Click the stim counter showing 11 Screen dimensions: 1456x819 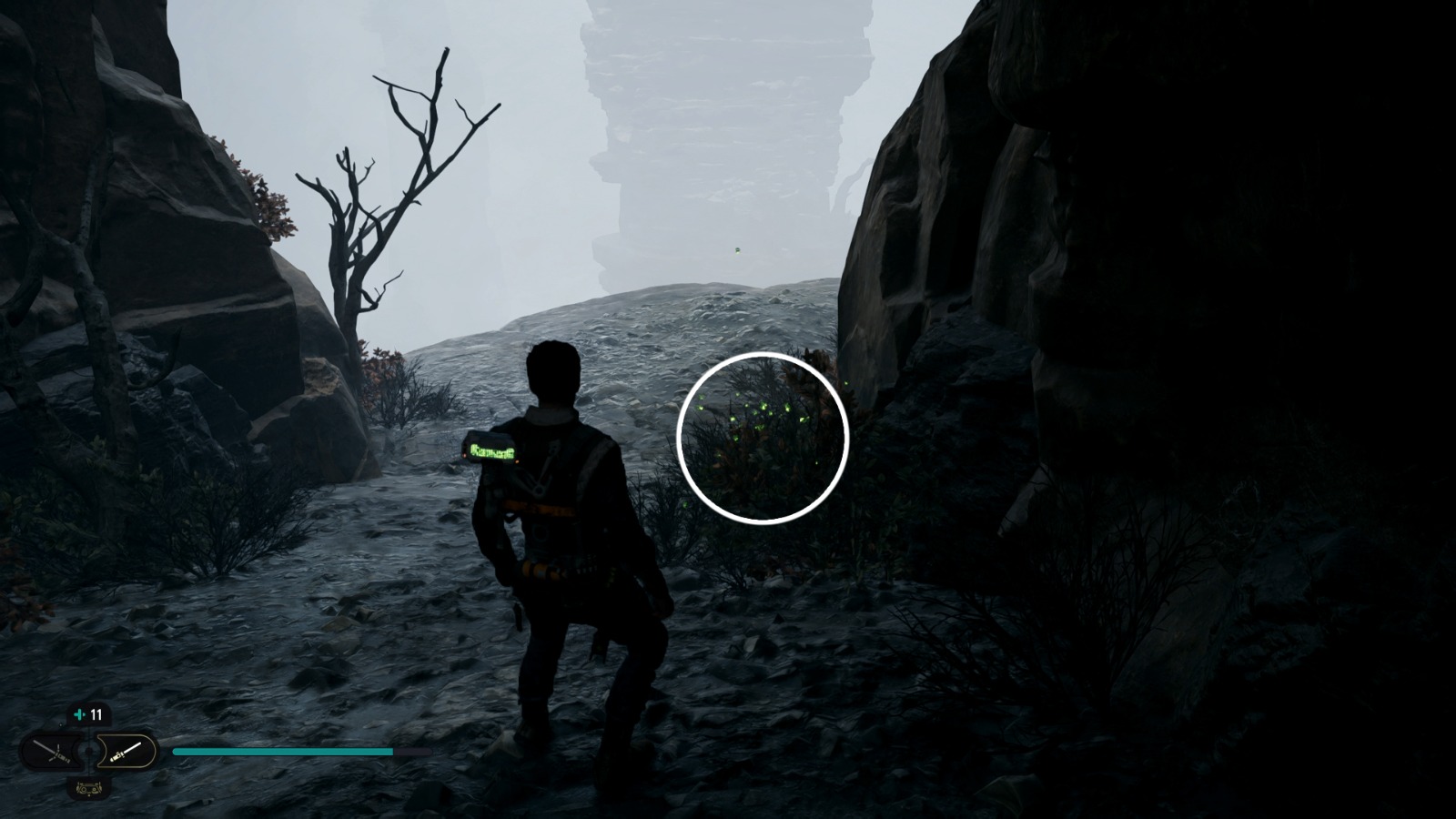click(96, 715)
